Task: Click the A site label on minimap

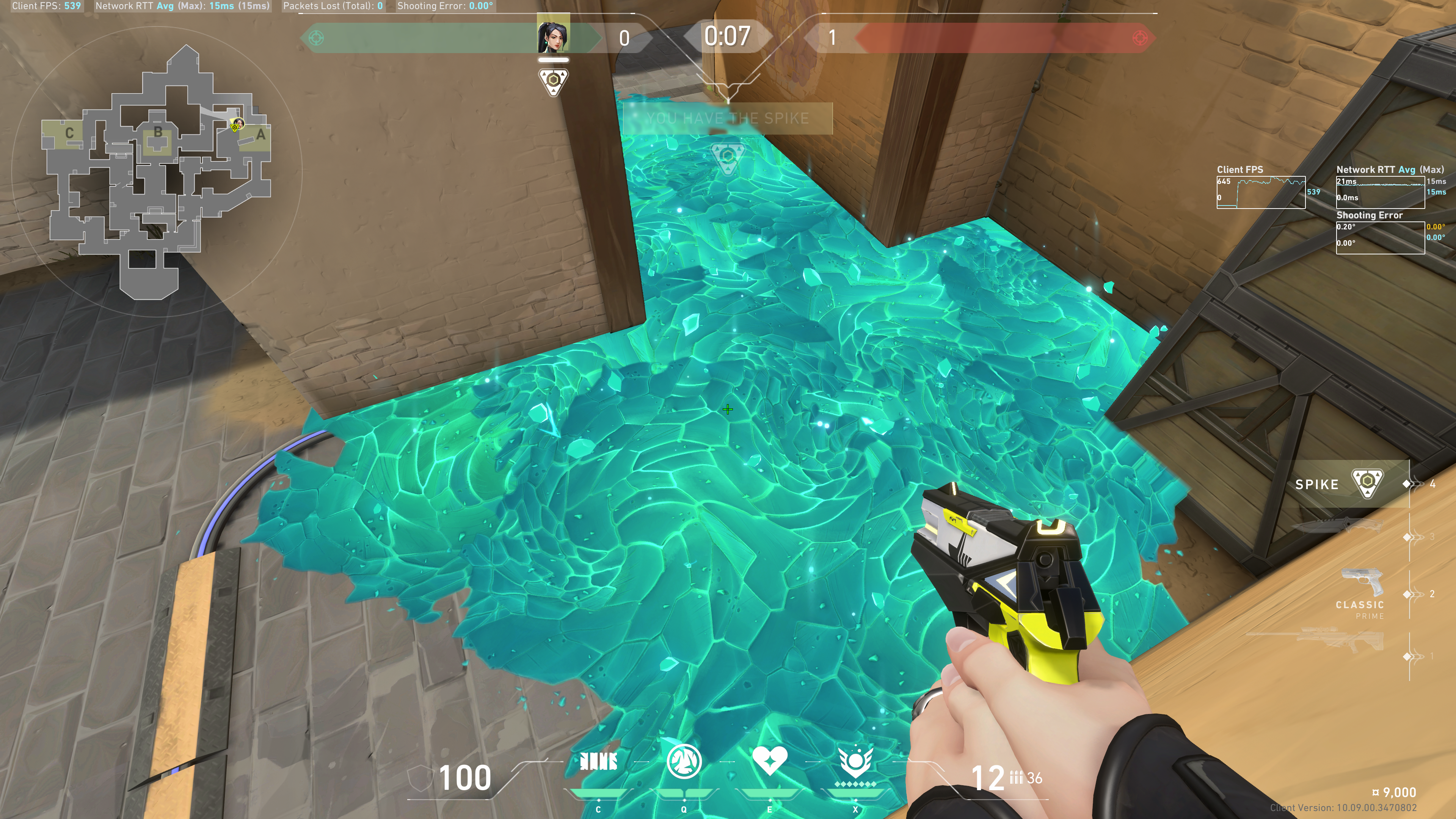Action: coord(260,135)
